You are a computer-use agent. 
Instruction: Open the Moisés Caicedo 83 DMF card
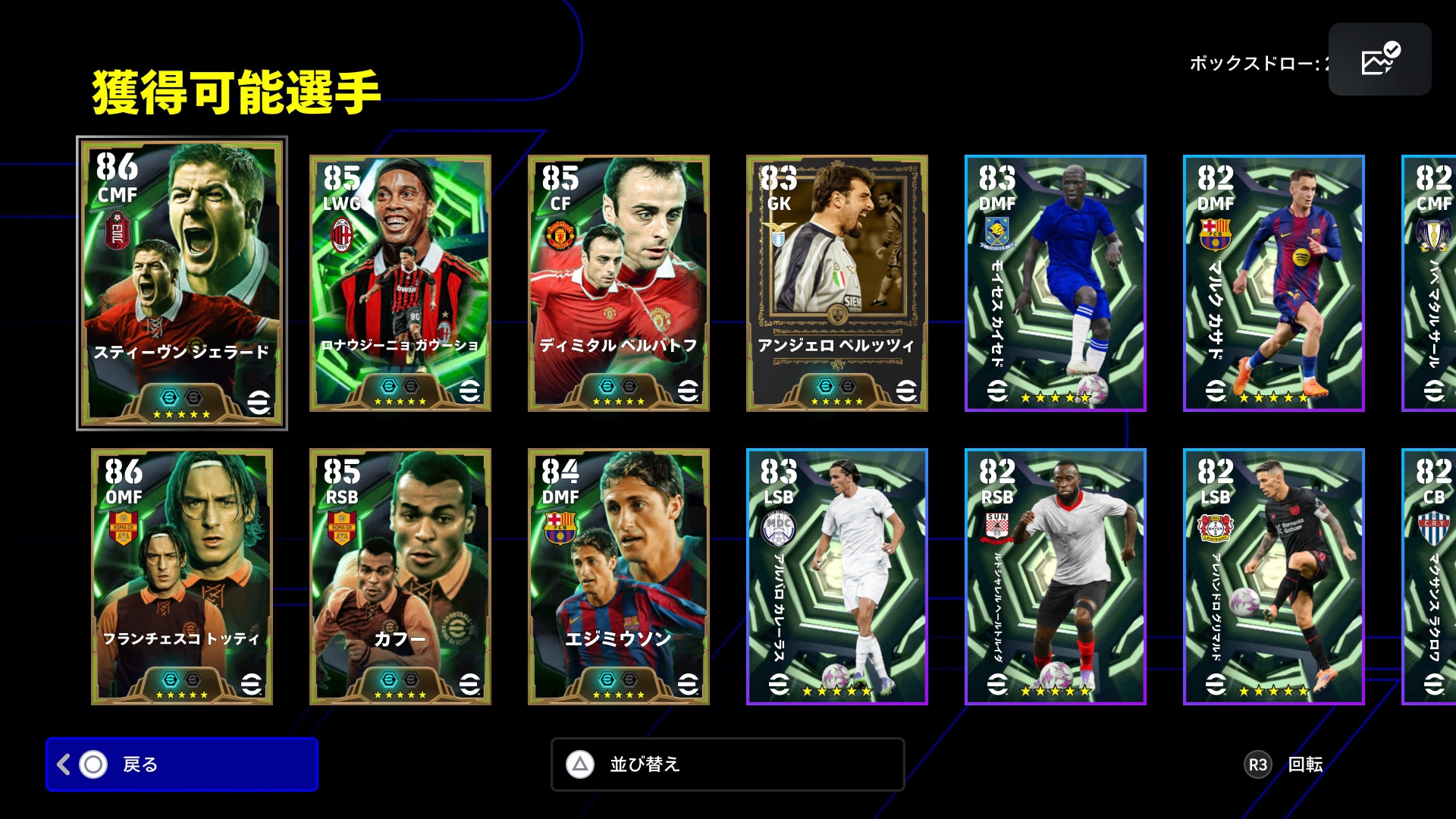click(x=1055, y=283)
